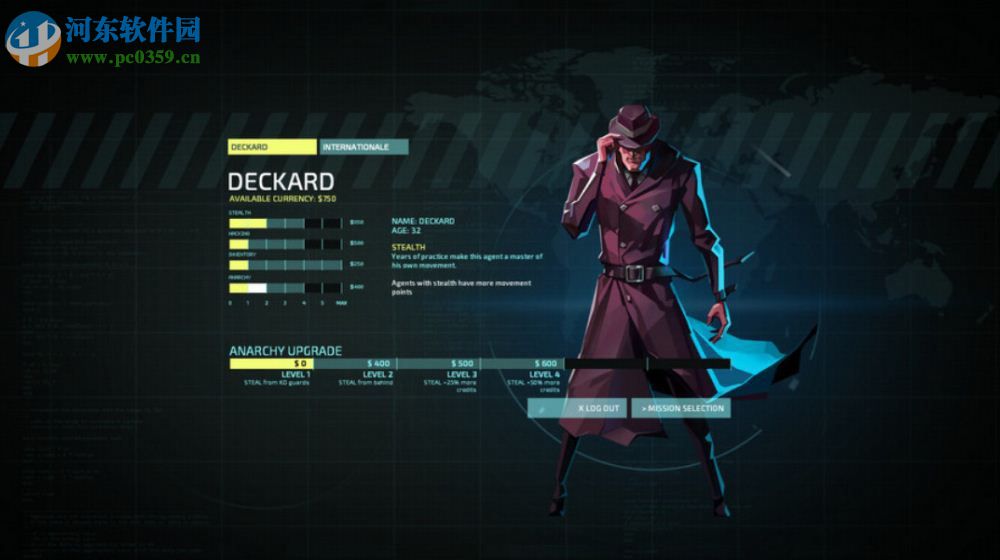Switch to the Internationale agent tab
Screen dimensions: 1000x560
tap(364, 147)
